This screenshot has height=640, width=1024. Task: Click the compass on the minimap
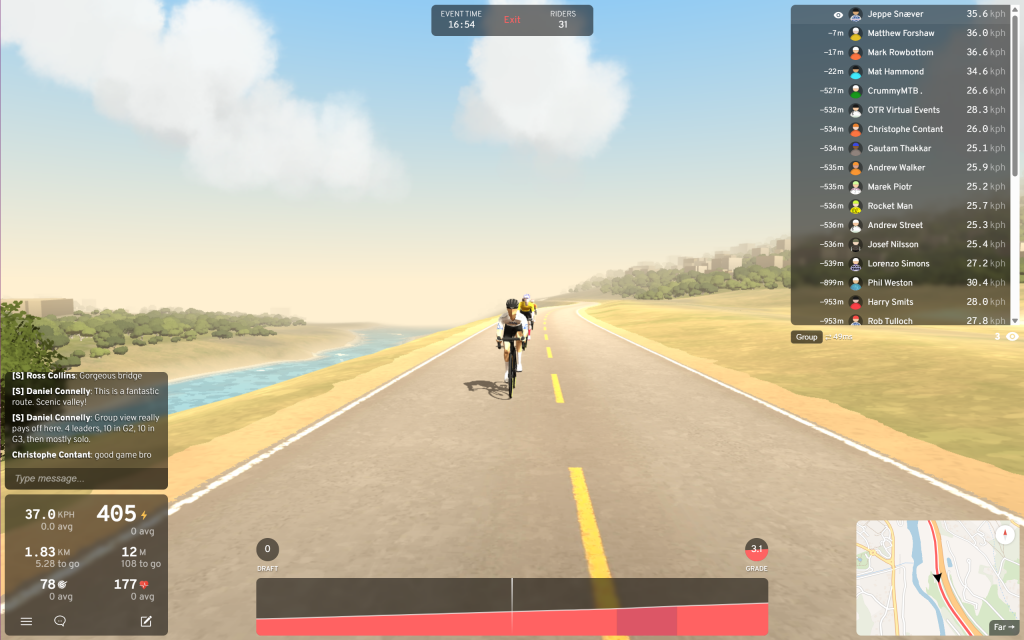(x=1004, y=534)
